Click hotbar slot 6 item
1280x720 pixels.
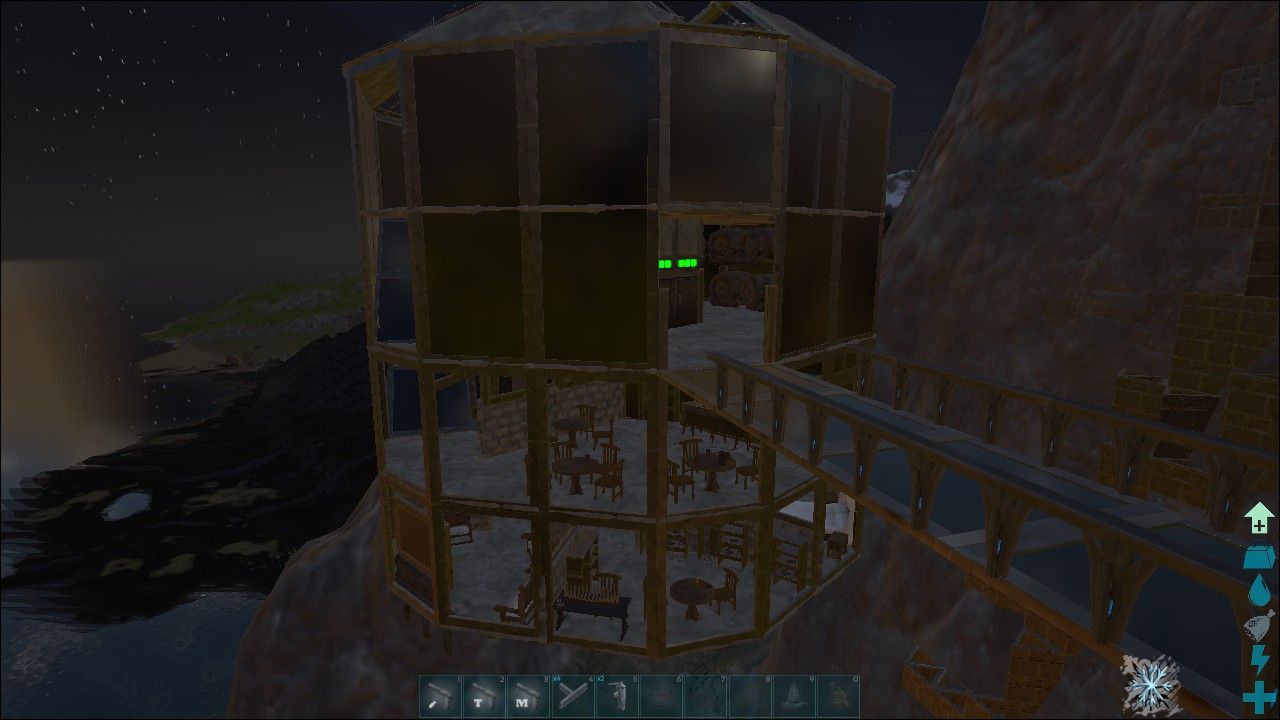(x=663, y=697)
